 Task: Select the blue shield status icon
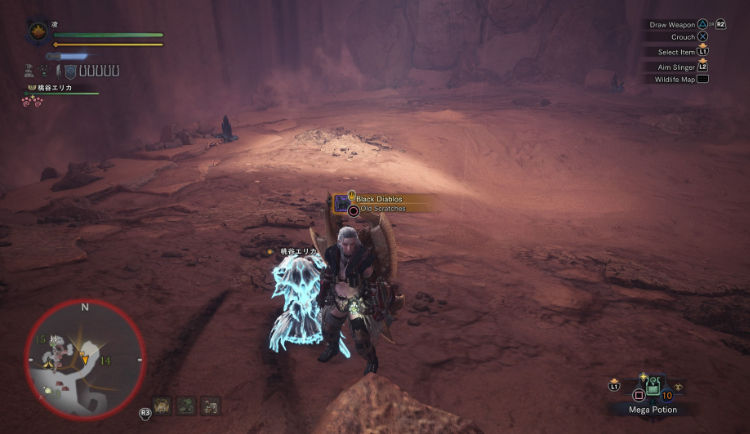pyautogui.click(x=70, y=71)
